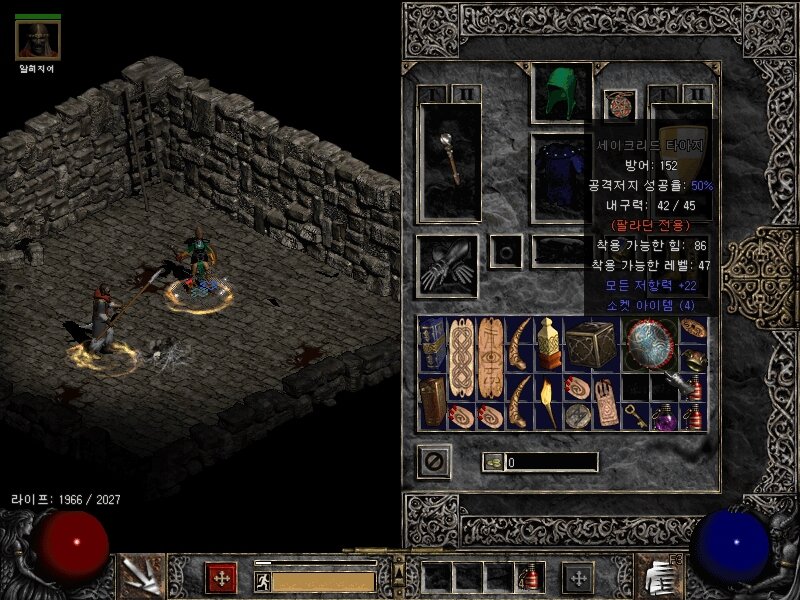Grab the flaming torch charm
The width and height of the screenshot is (800, 600).
(548, 401)
